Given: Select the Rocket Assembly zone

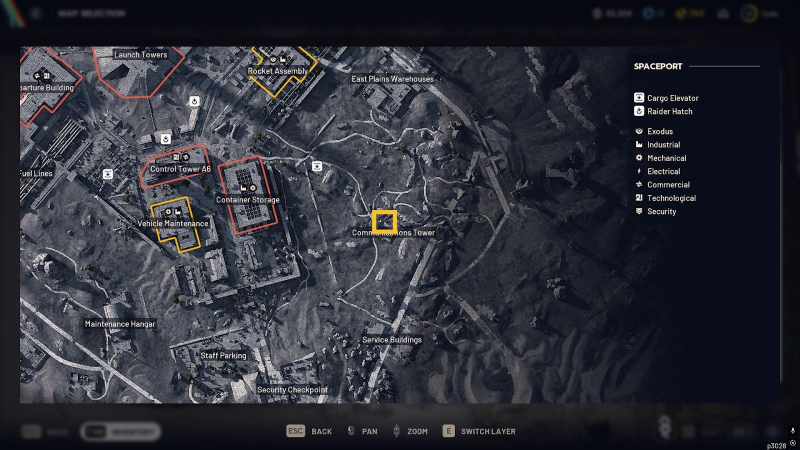Looking at the screenshot, I should [x=280, y=67].
